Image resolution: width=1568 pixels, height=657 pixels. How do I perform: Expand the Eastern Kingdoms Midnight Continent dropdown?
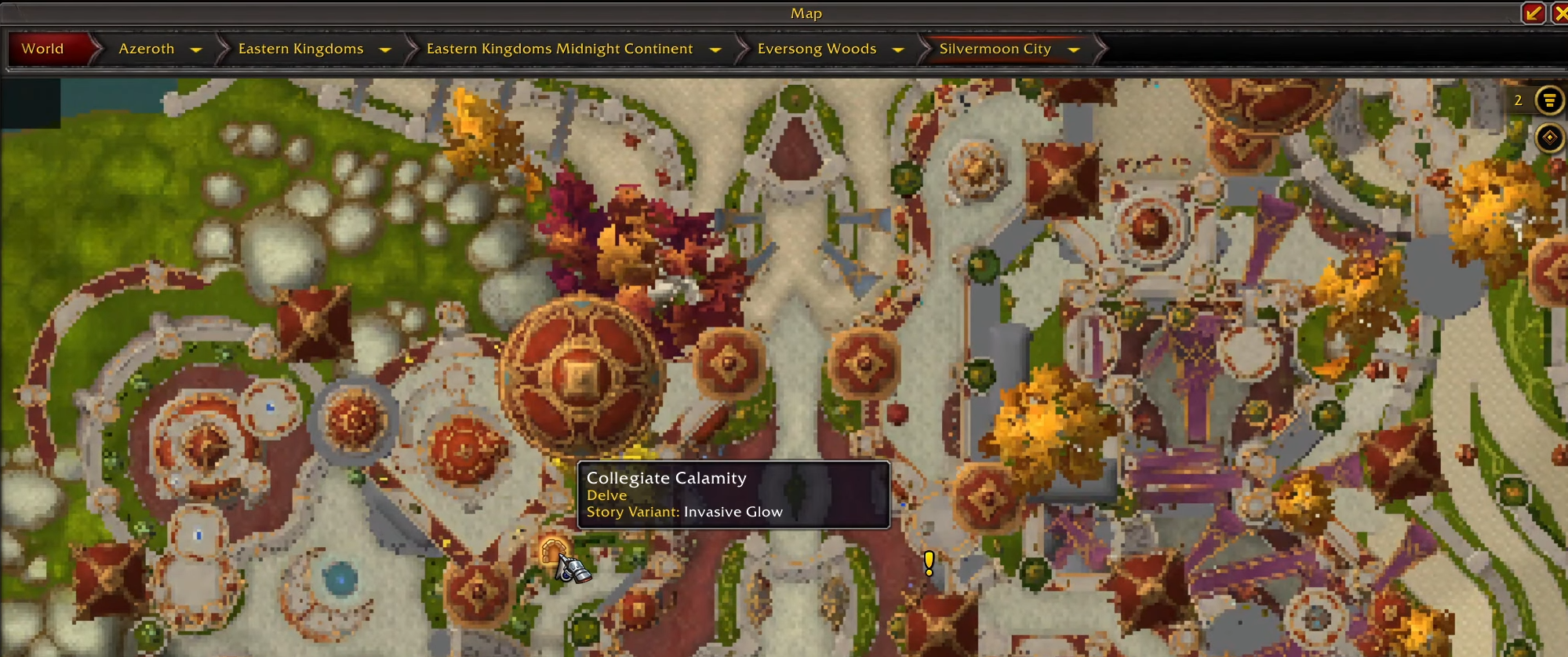pos(715,49)
